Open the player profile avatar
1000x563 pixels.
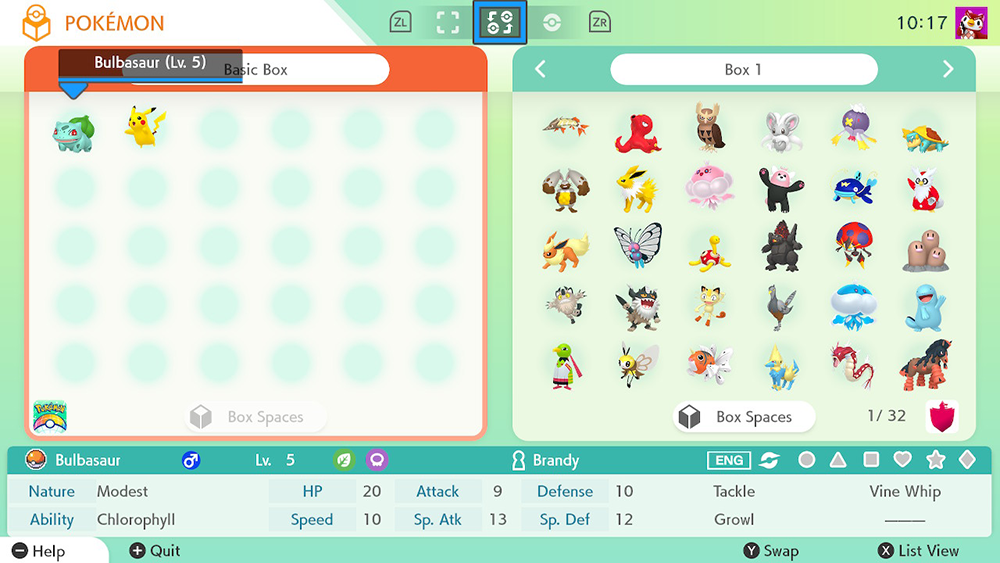click(972, 22)
